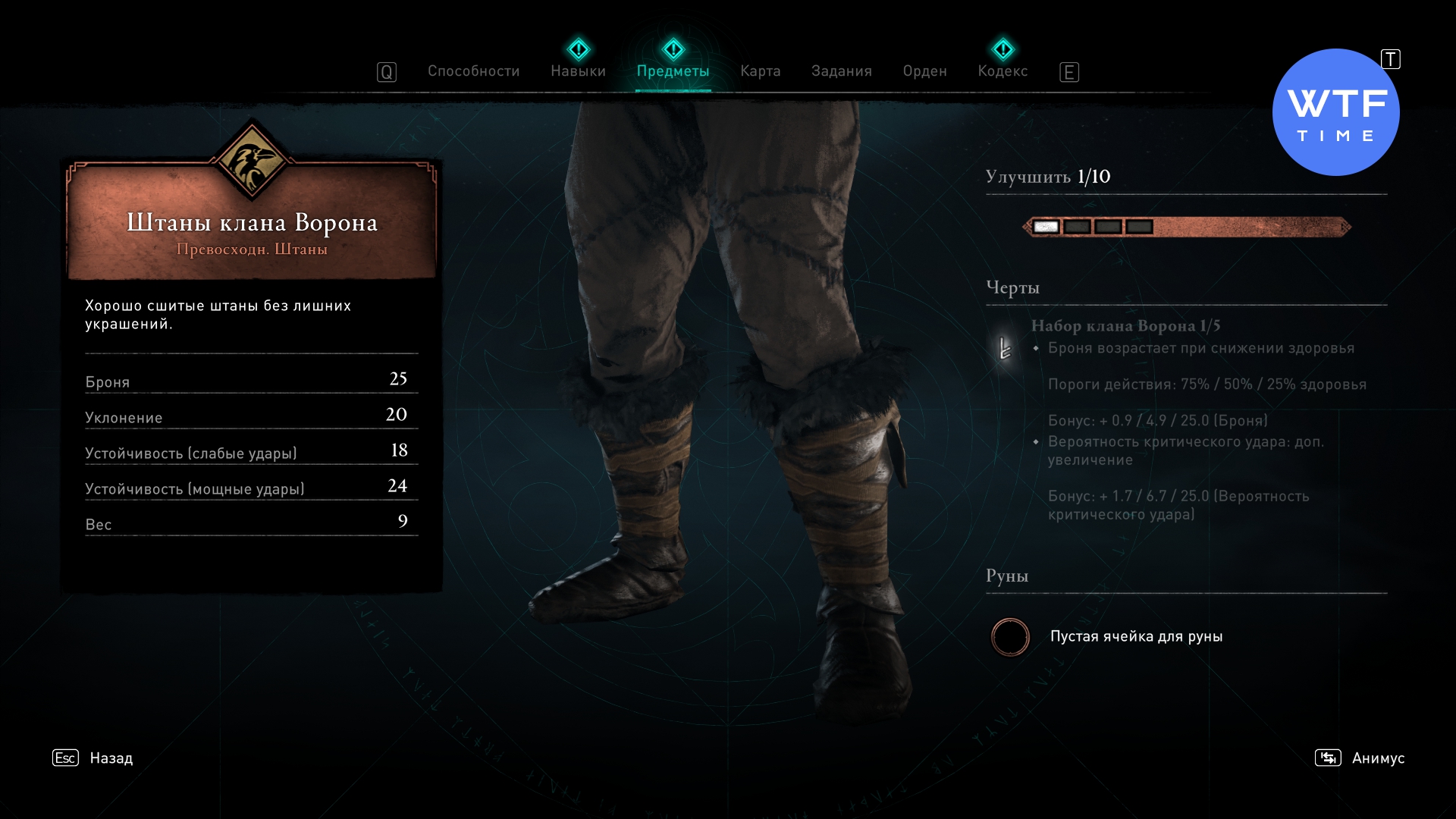
Task: Open the Навыки tab
Action: (x=578, y=71)
